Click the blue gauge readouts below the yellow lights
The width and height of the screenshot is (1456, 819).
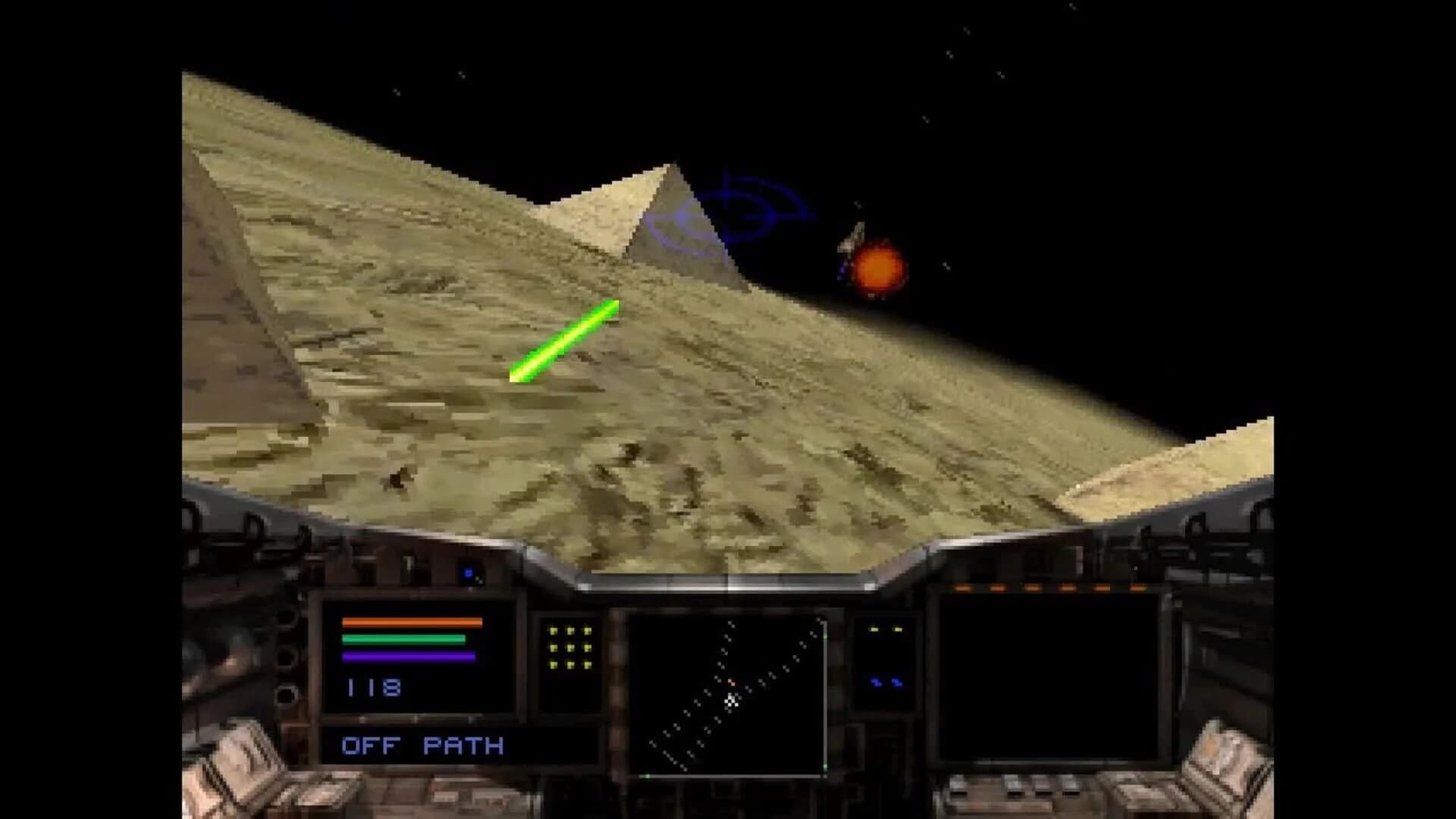885,681
